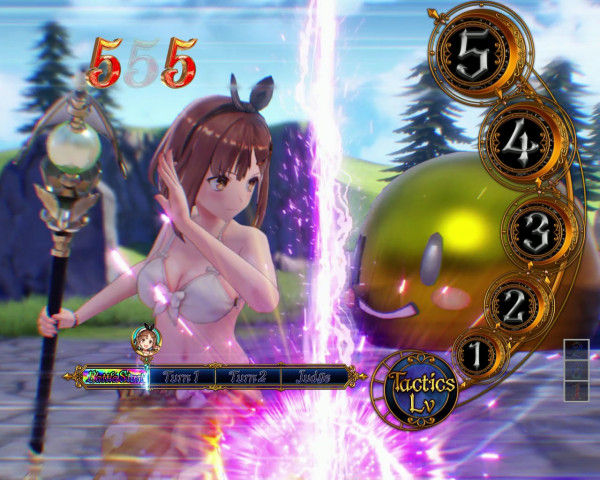Select the number 3 Tactics orb
This screenshot has height=480, width=600.
coord(535,231)
